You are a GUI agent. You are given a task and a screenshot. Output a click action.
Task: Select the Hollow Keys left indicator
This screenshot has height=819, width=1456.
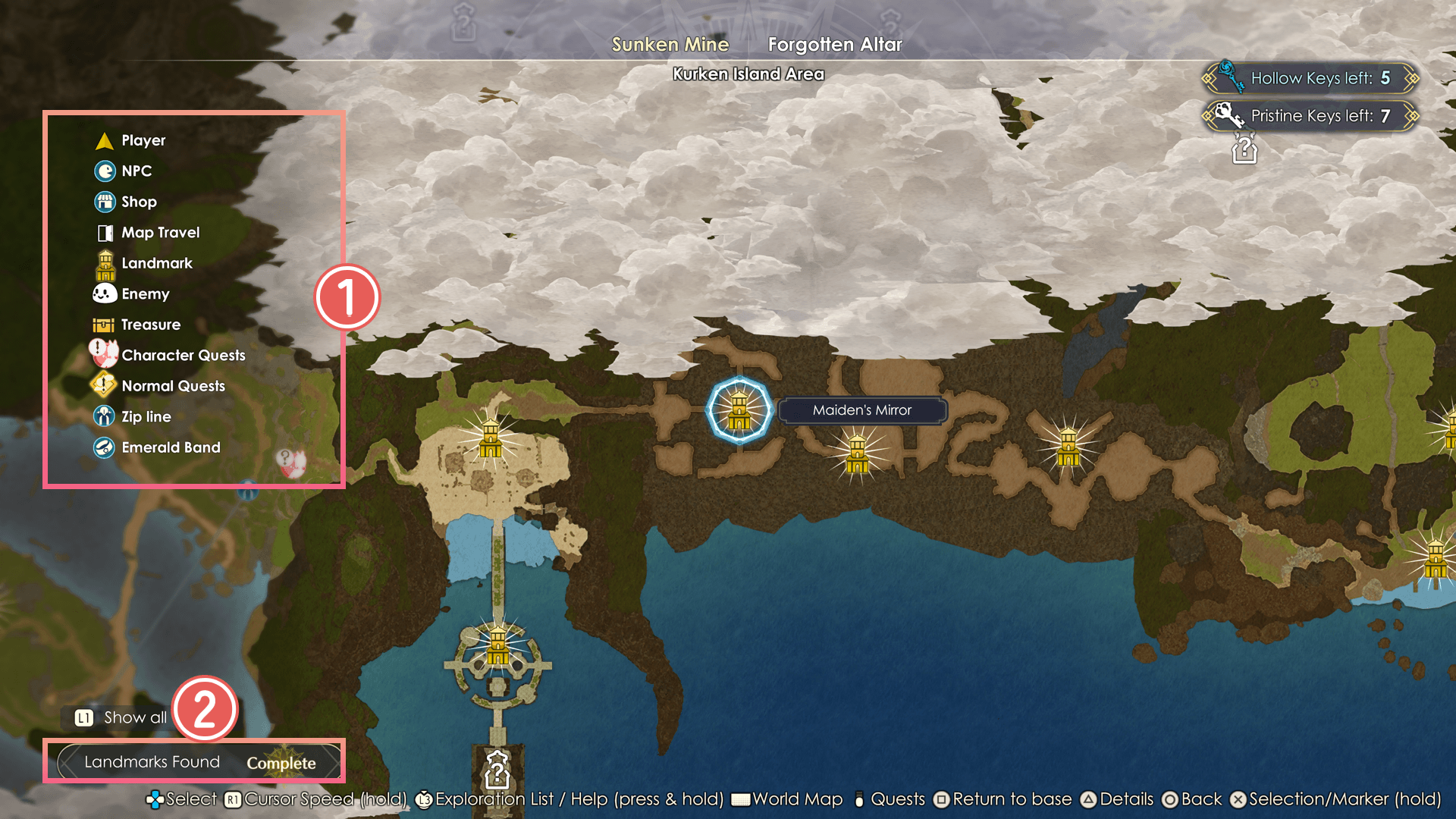pos(1310,78)
